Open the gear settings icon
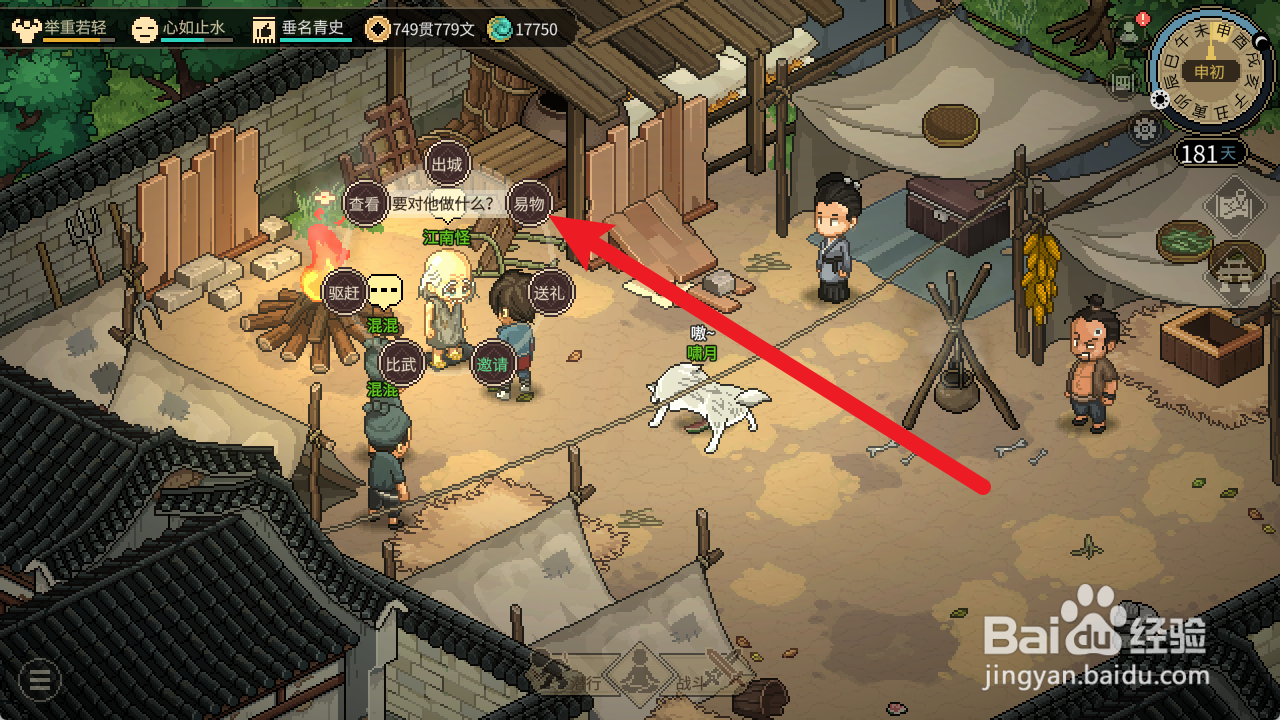 tap(1145, 128)
